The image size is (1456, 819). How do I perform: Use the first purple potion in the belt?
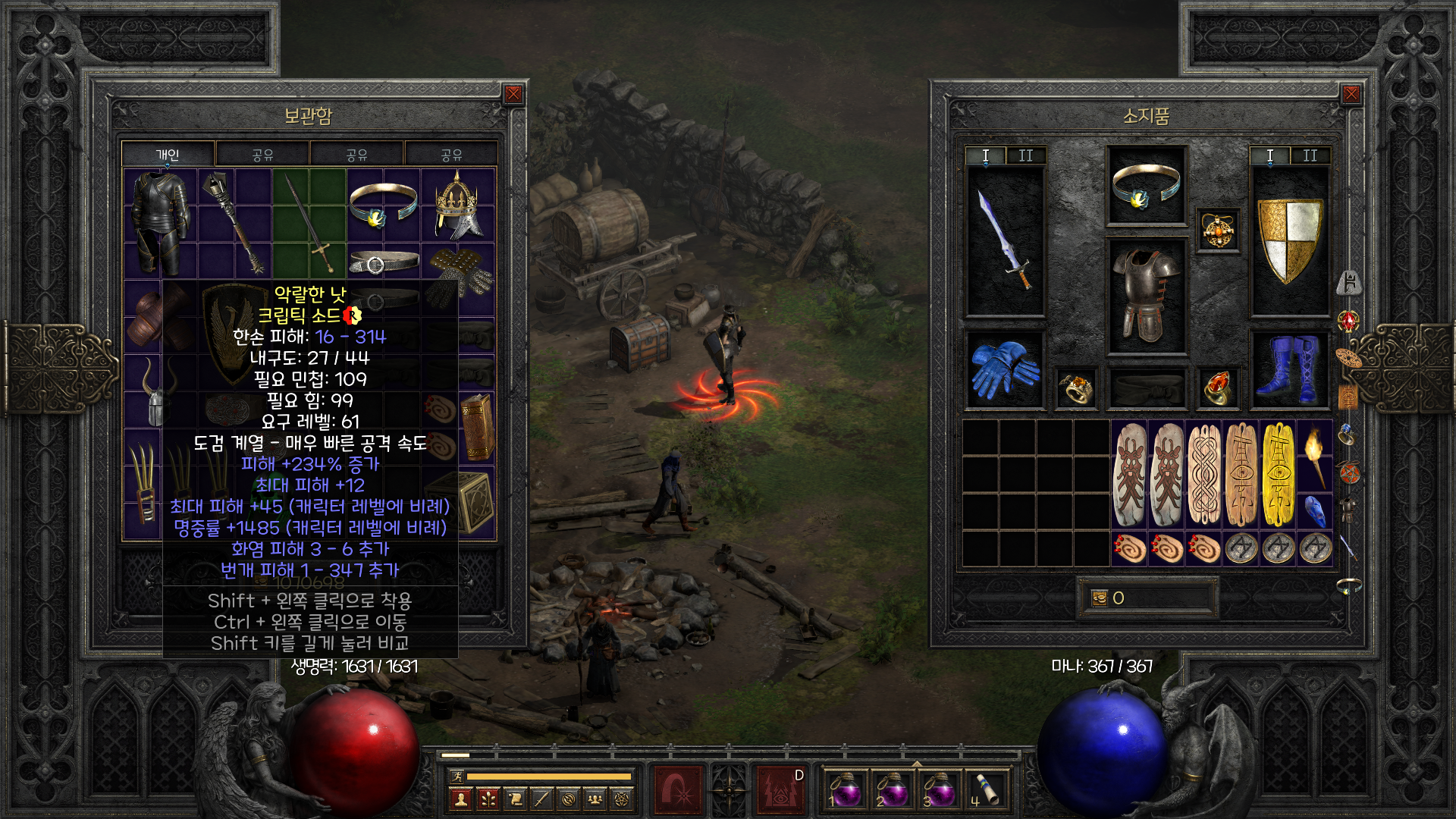click(x=845, y=790)
